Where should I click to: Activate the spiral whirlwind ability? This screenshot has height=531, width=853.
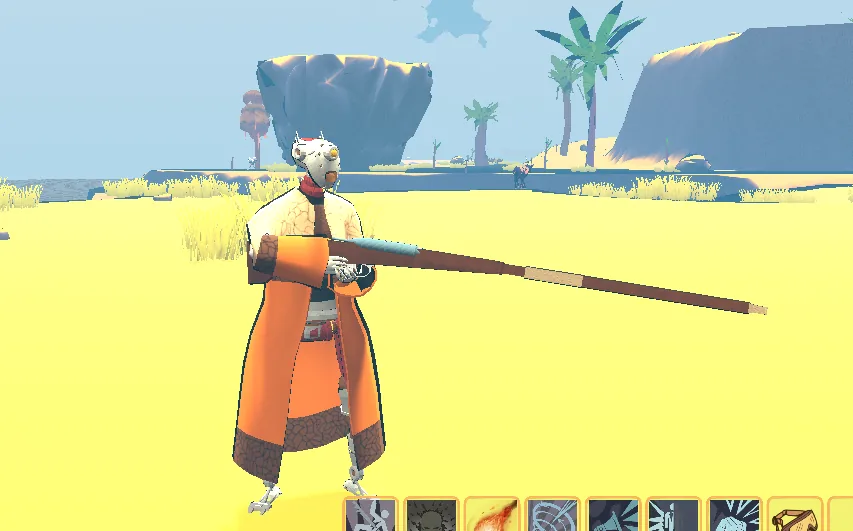point(553,516)
